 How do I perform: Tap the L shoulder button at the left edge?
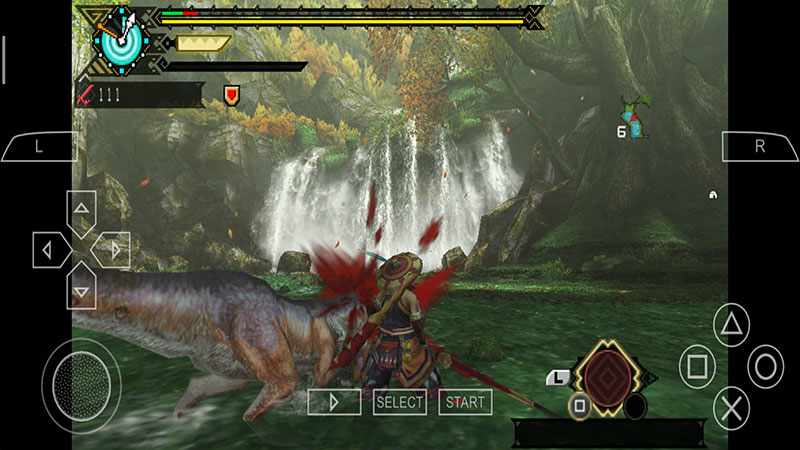(38, 146)
